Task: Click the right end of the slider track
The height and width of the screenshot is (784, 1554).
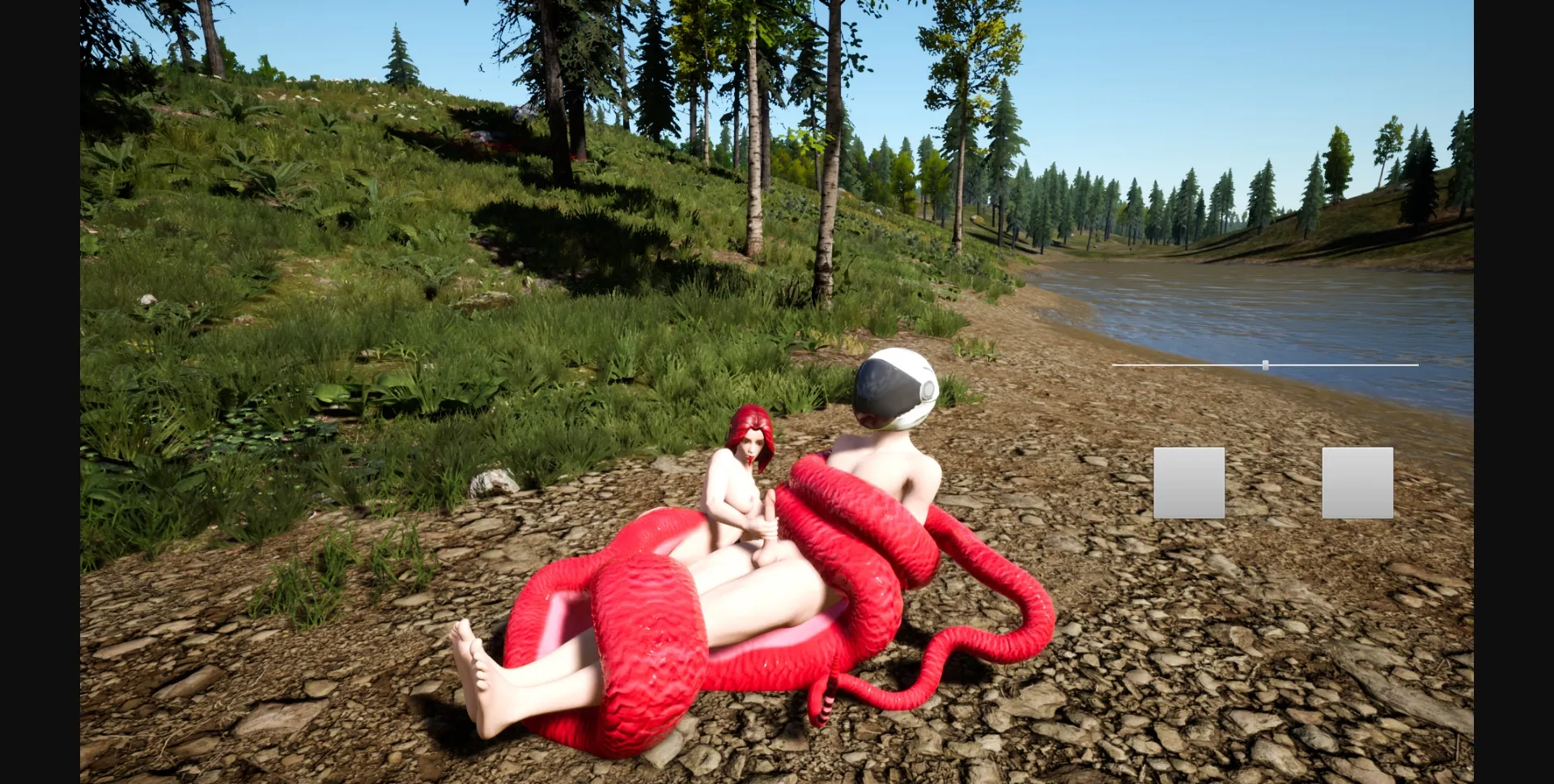Action: pyautogui.click(x=1417, y=364)
